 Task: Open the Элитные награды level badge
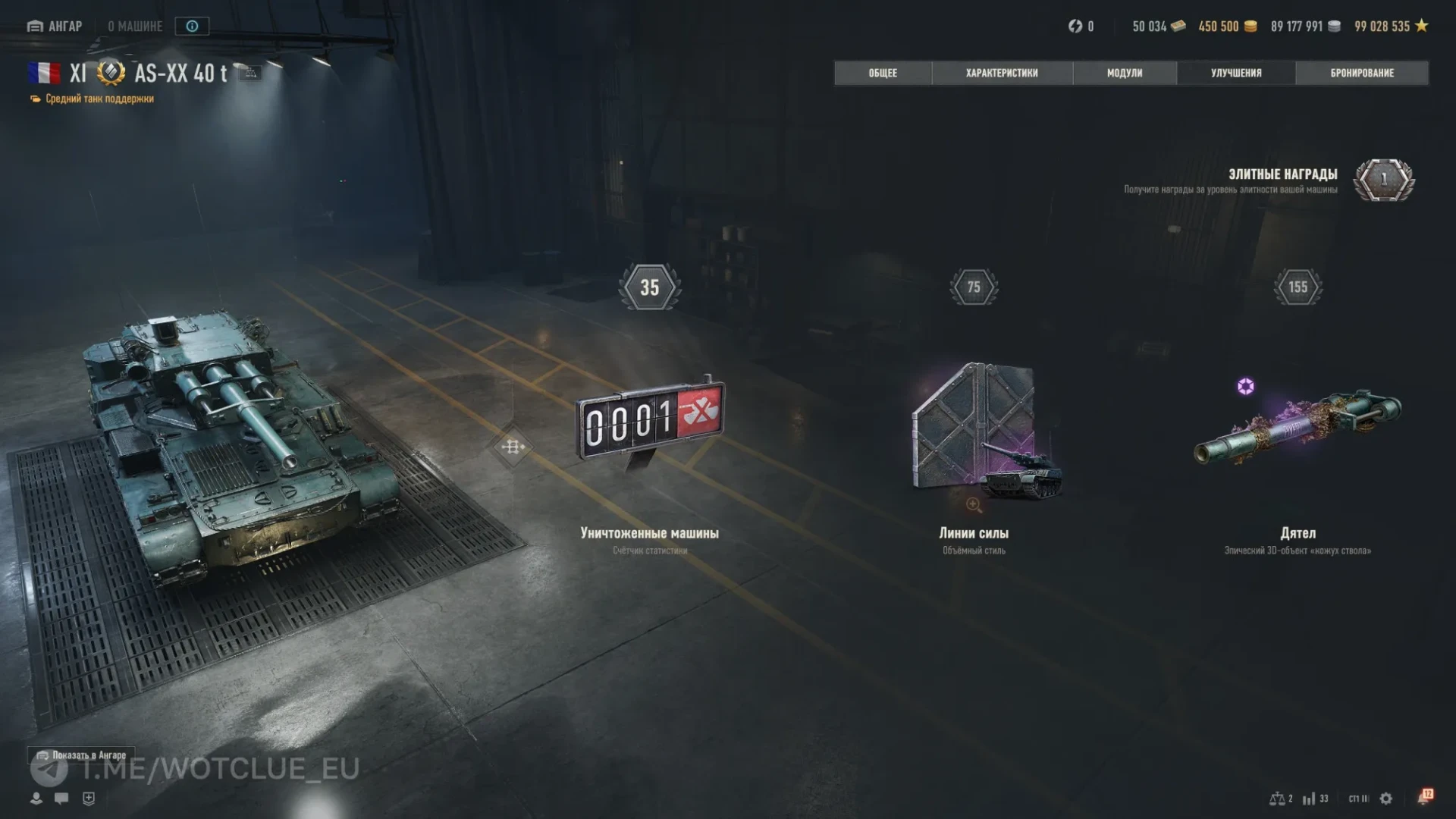click(x=1384, y=180)
